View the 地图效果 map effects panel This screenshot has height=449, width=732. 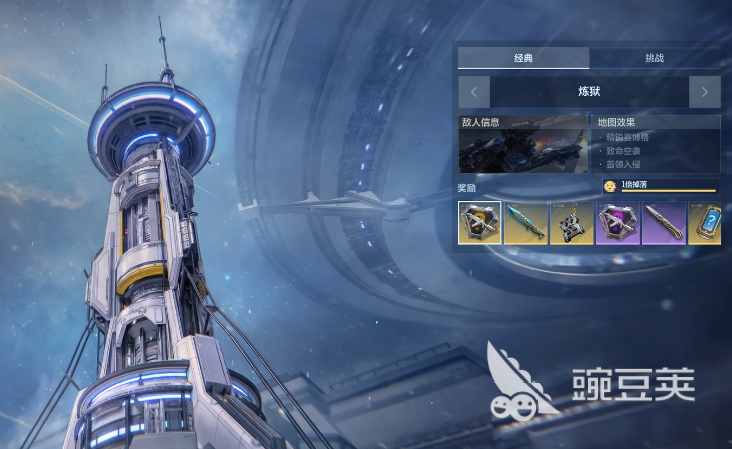657,145
